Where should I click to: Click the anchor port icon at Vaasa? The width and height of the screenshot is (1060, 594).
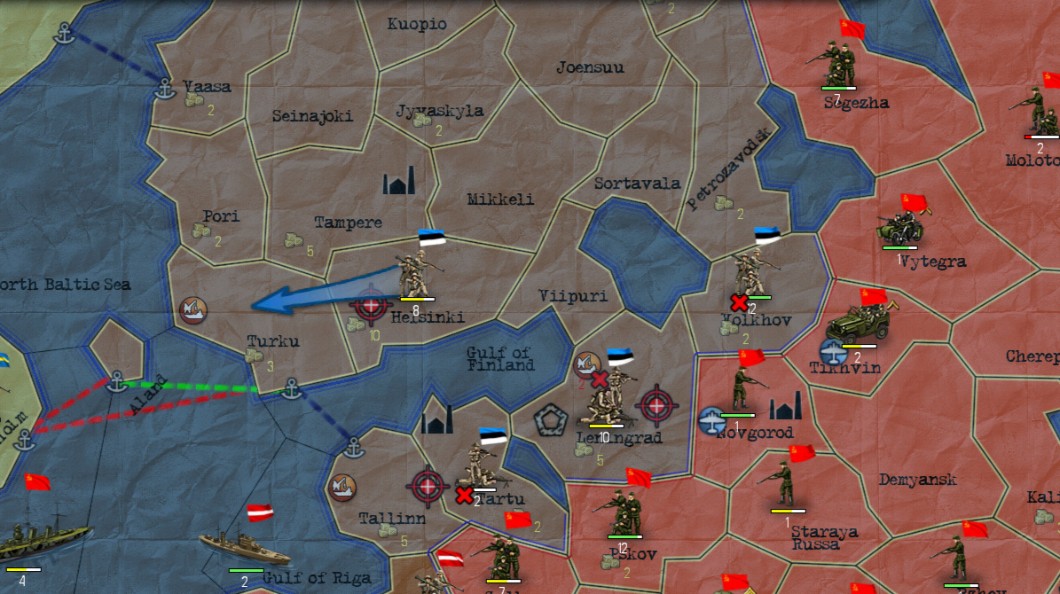[x=165, y=89]
